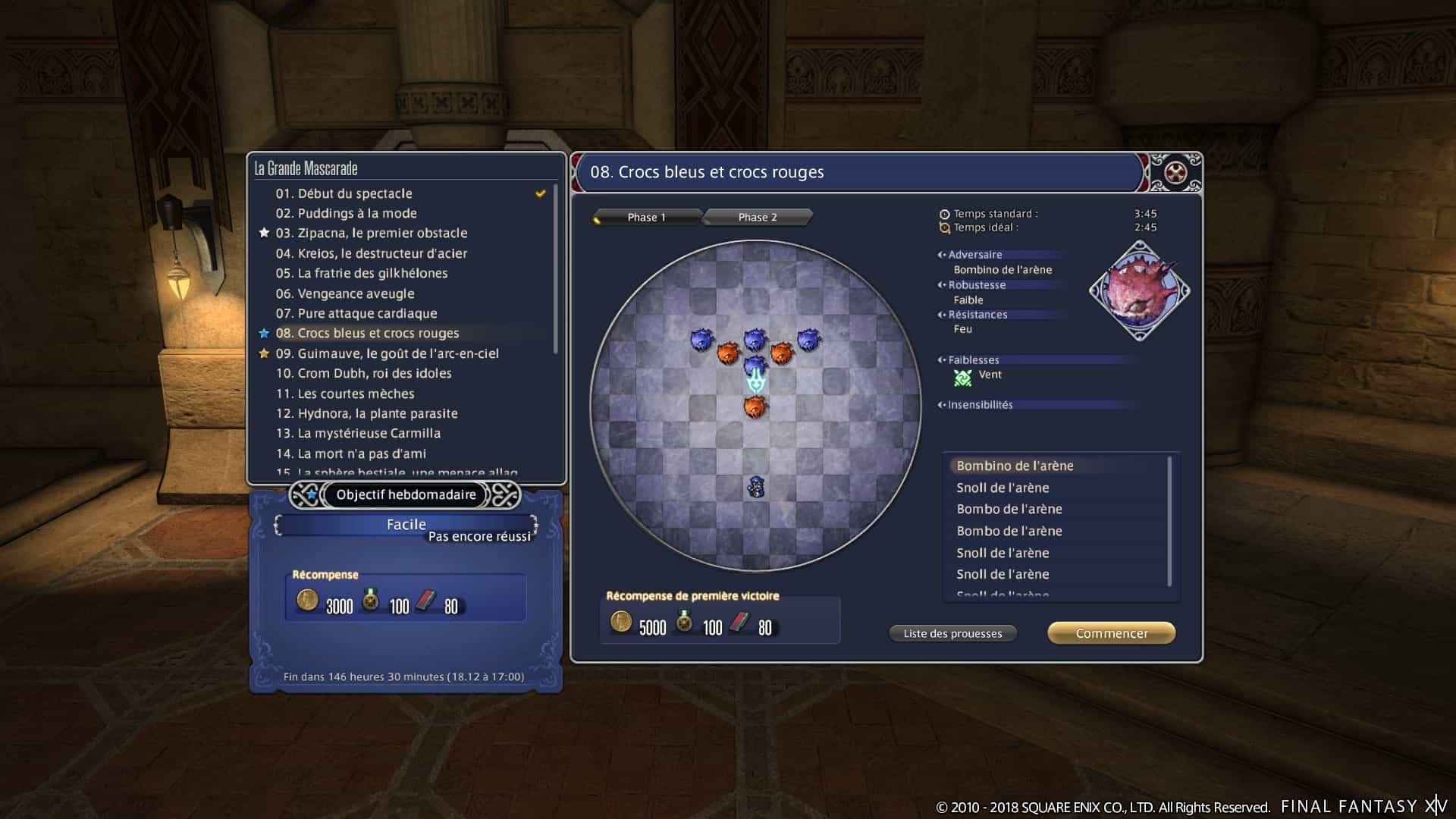The height and width of the screenshot is (819, 1456).
Task: Choose stage 01. Début du spectacle
Action: pos(344,193)
